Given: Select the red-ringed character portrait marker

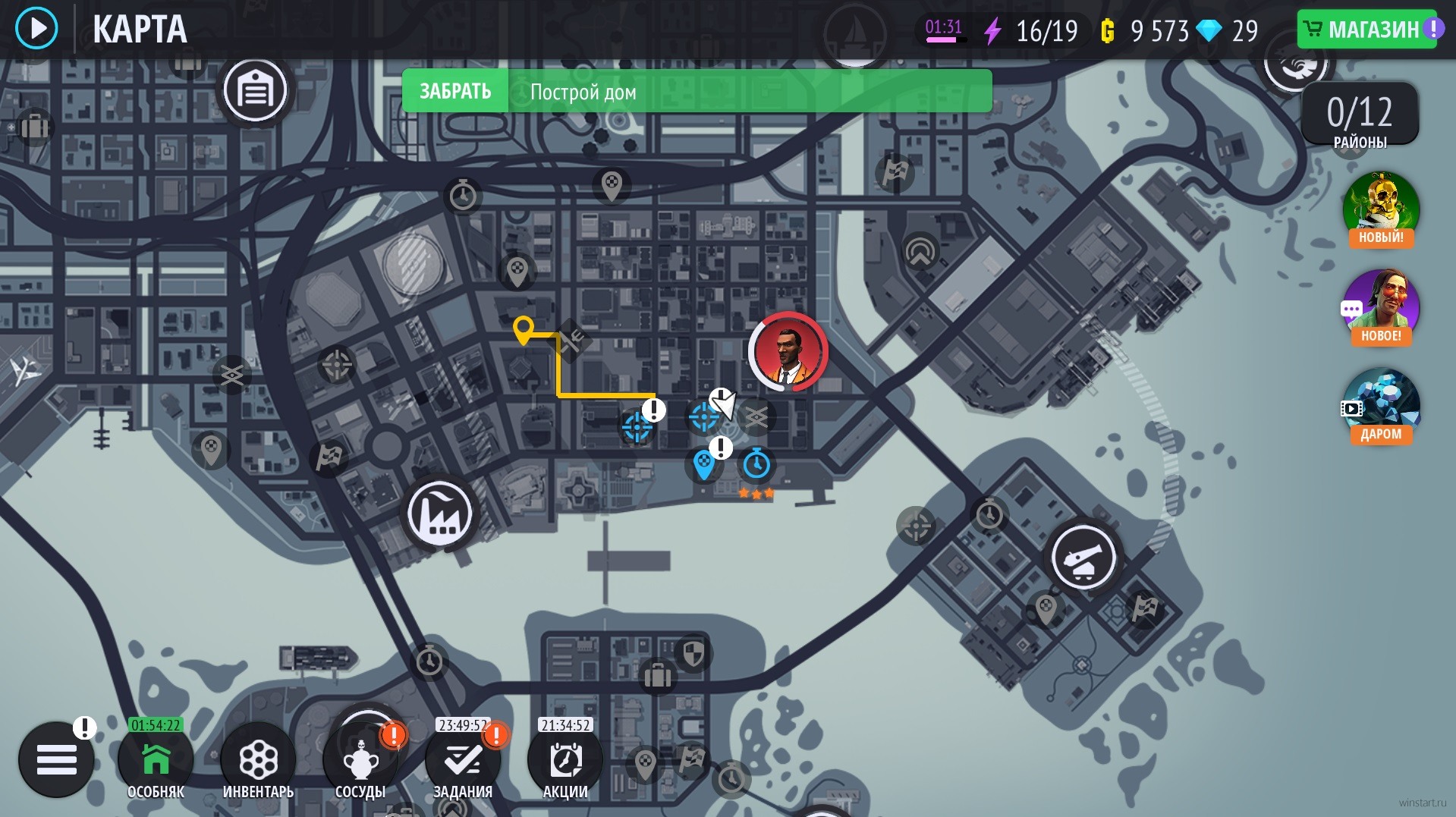Looking at the screenshot, I should (x=788, y=351).
